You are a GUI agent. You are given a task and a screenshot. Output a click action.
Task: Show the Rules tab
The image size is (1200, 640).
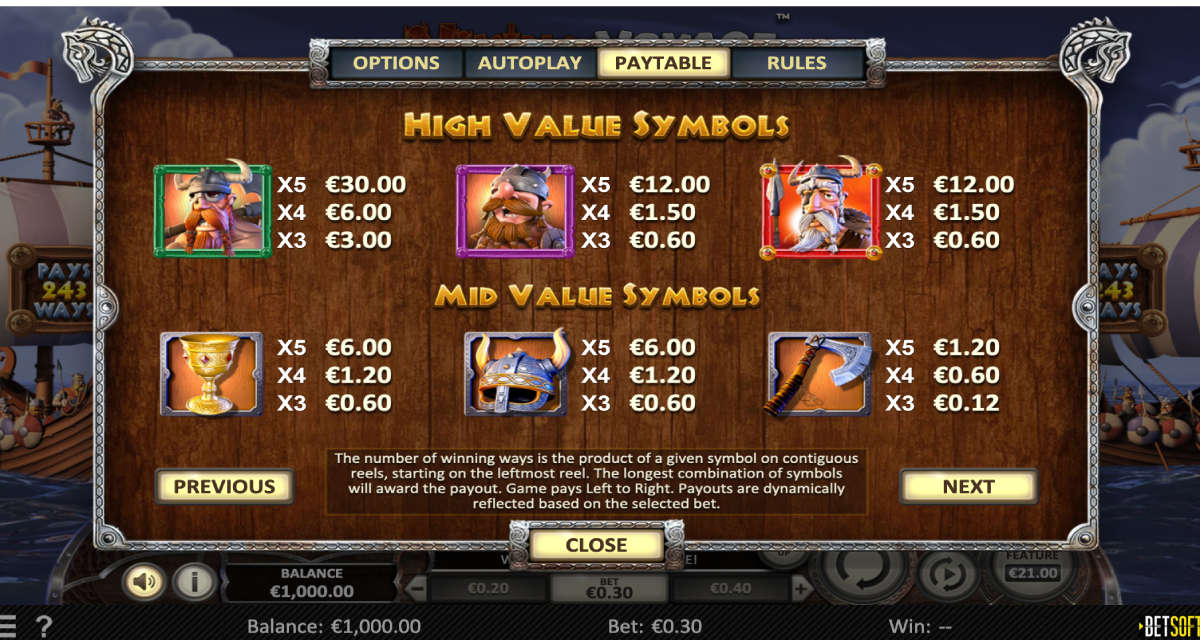click(797, 63)
